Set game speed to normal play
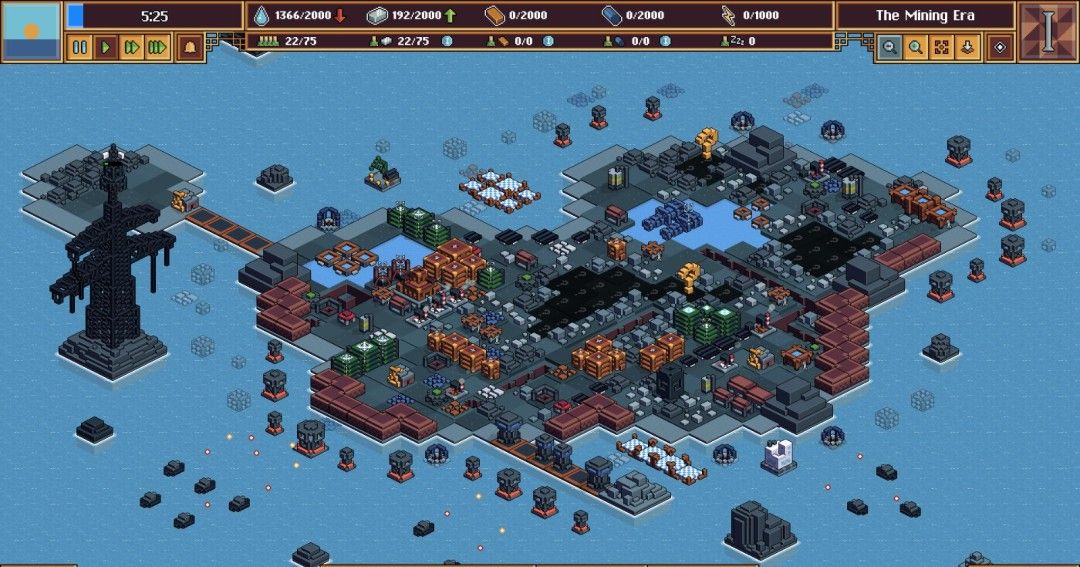Image resolution: width=1080 pixels, height=567 pixels. [106, 47]
